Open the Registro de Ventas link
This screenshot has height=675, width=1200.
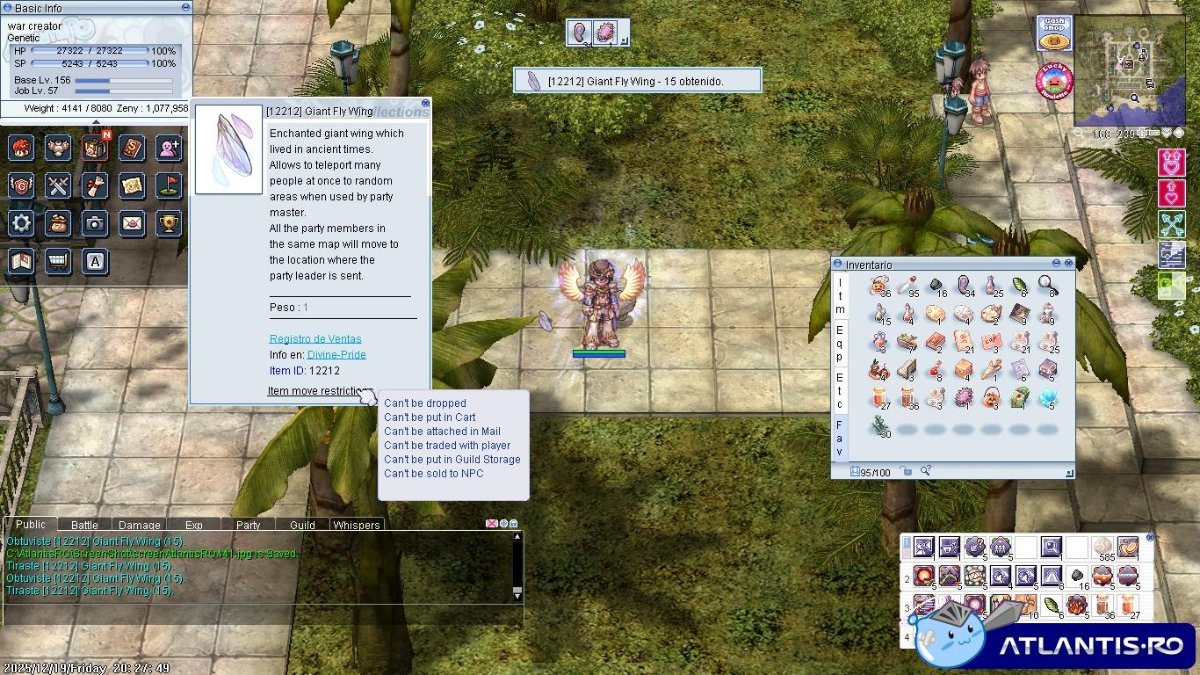click(315, 339)
